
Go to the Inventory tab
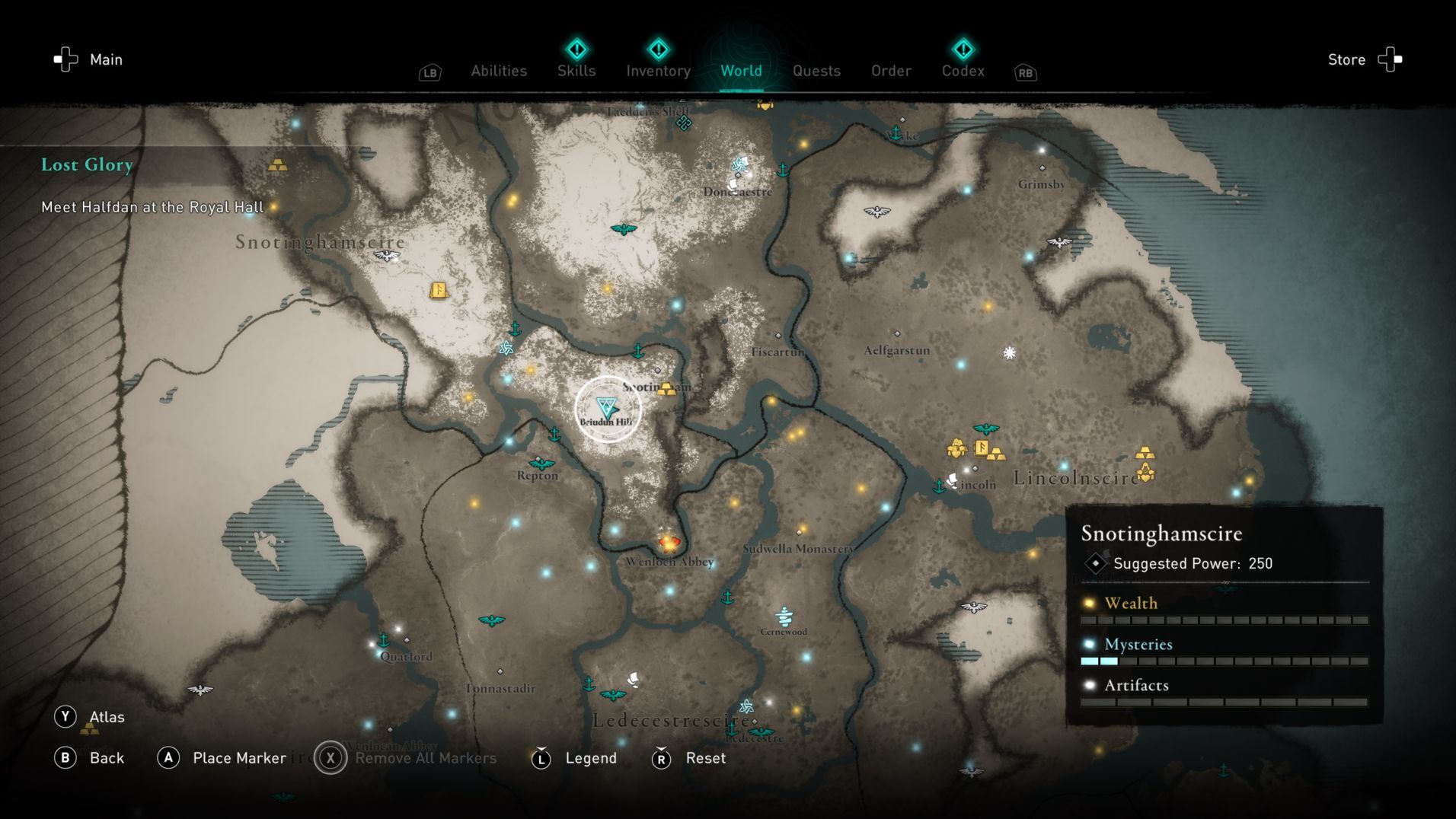tap(658, 71)
